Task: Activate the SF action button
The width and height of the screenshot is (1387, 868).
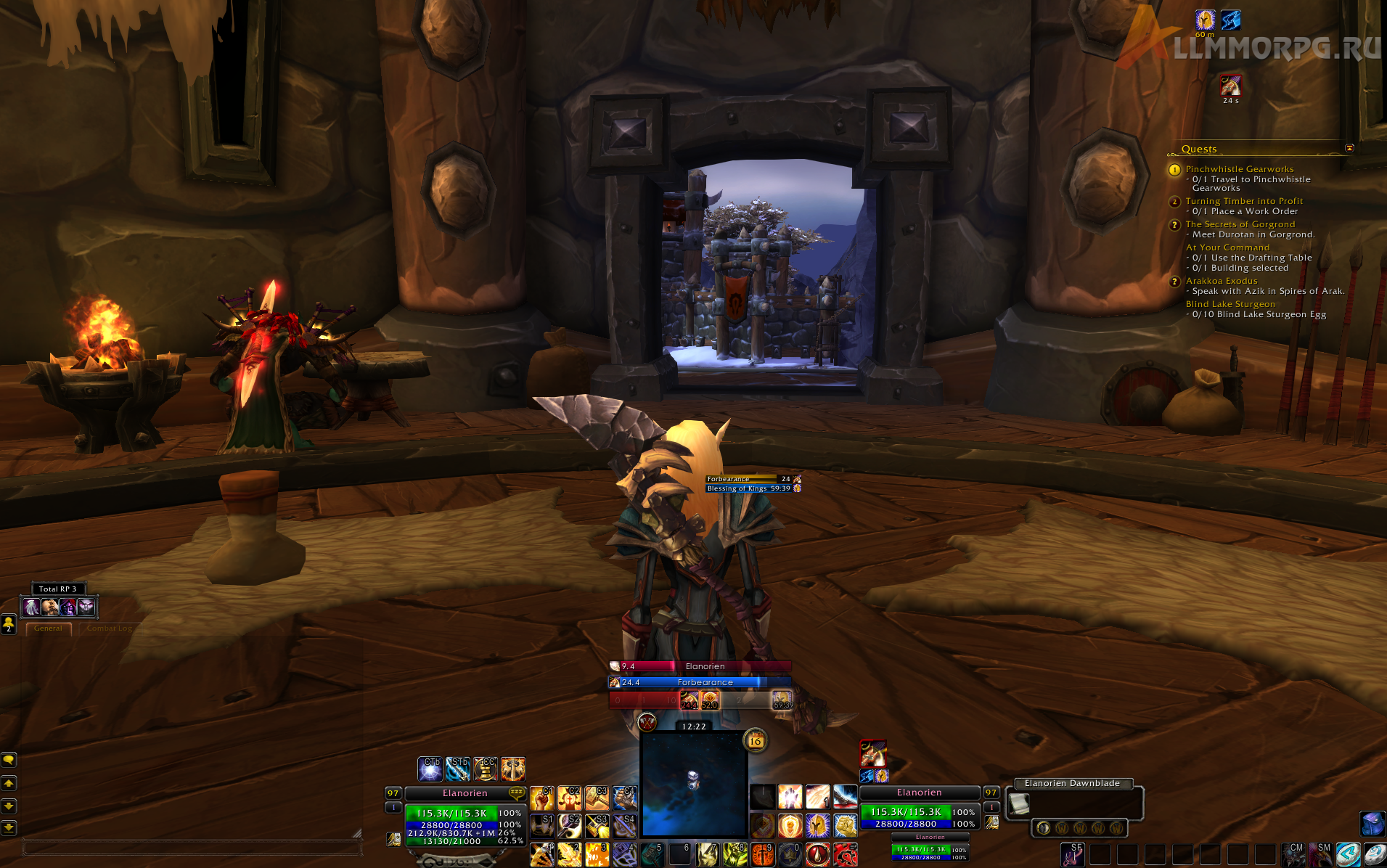Action: pyautogui.click(x=1072, y=854)
